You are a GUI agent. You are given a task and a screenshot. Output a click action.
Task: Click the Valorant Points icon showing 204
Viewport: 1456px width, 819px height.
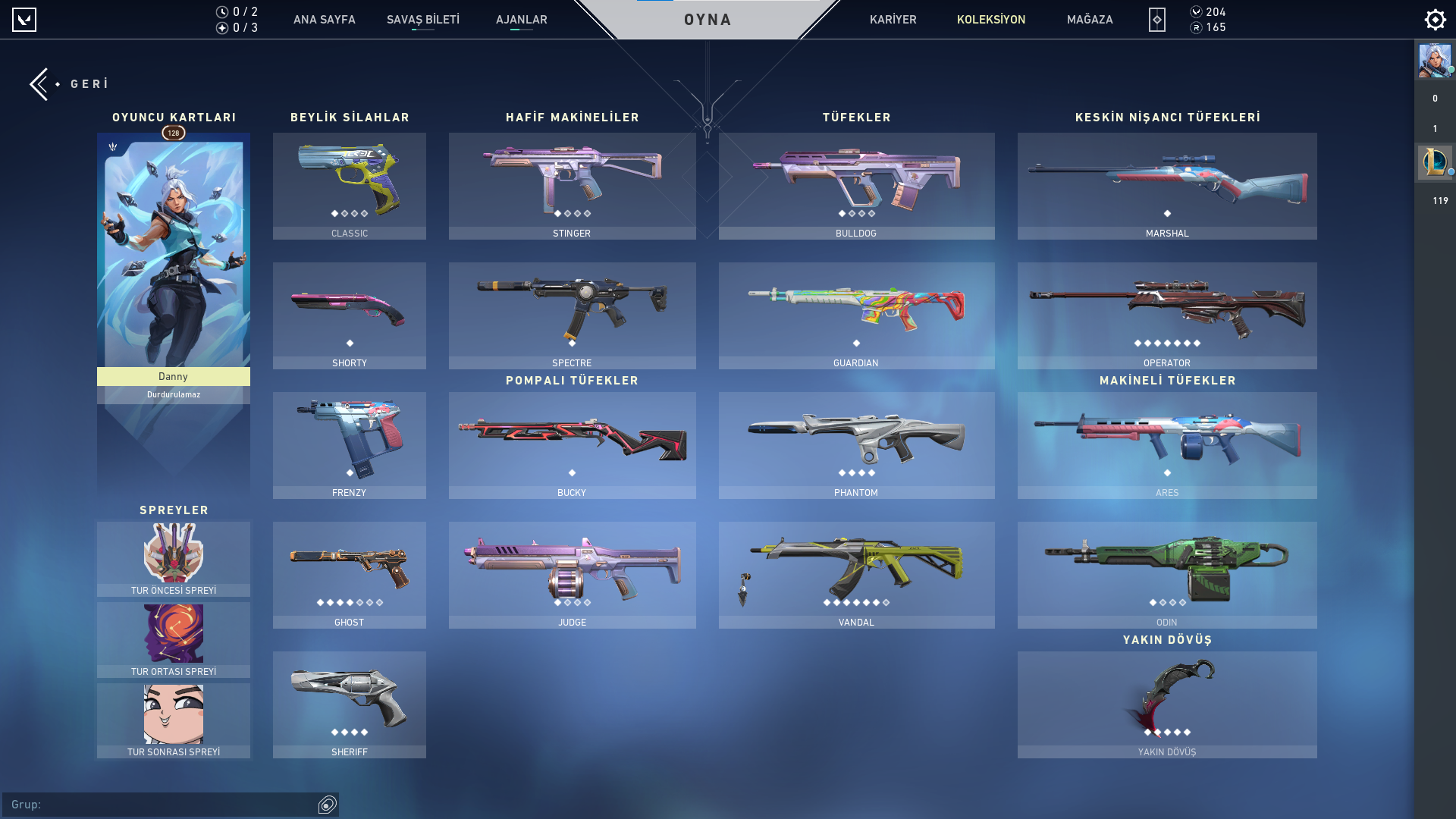tap(1197, 12)
